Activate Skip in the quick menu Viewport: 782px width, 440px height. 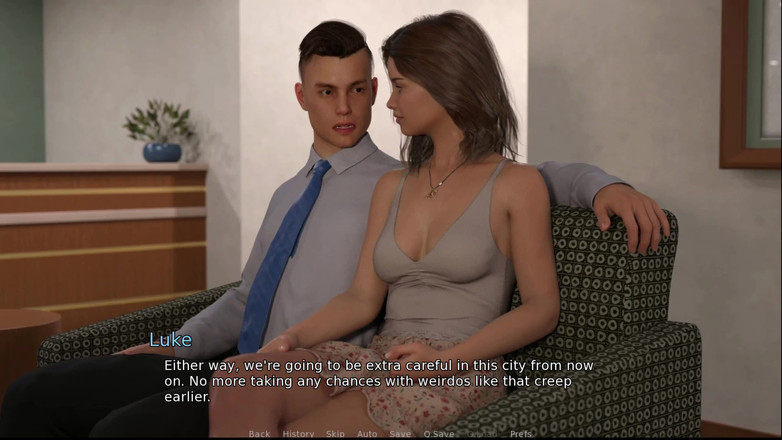pyautogui.click(x=335, y=434)
